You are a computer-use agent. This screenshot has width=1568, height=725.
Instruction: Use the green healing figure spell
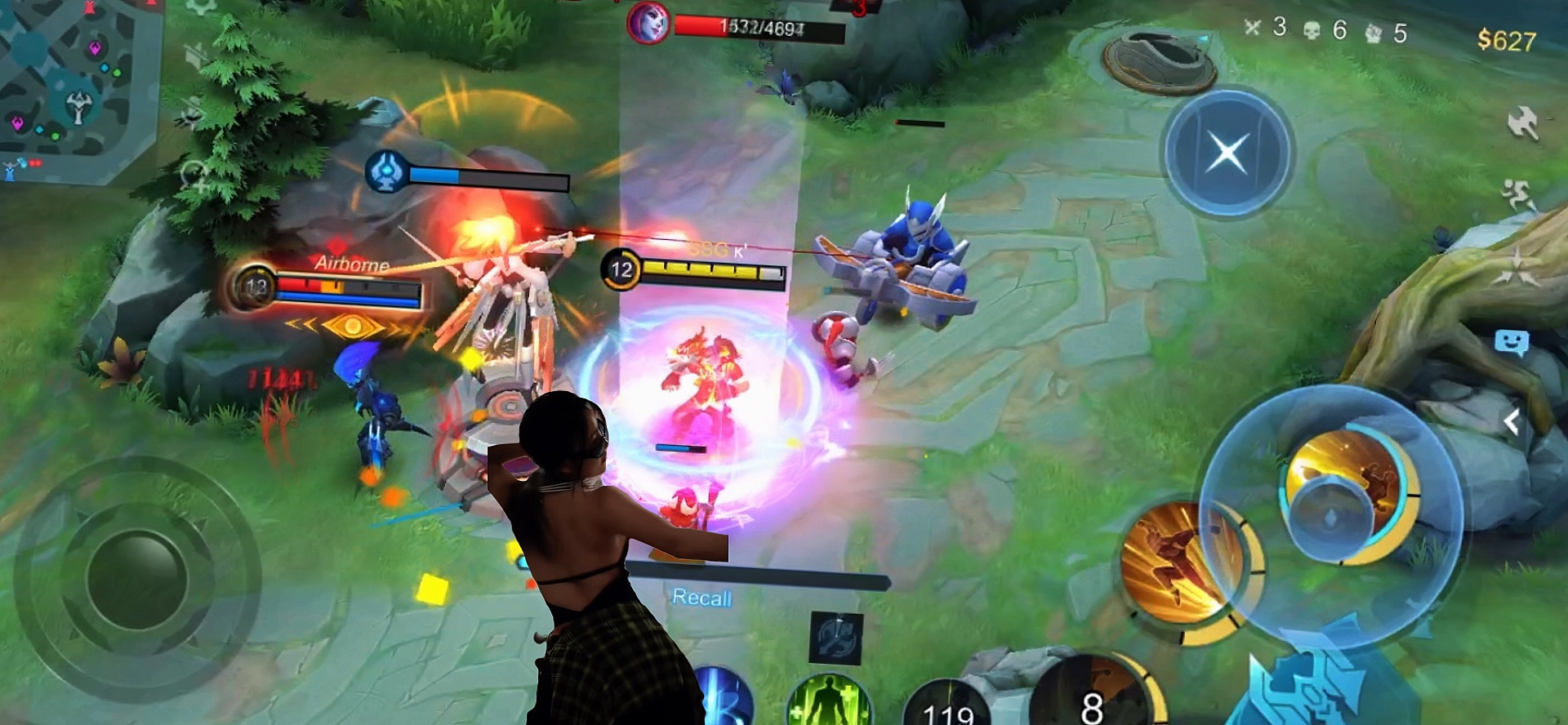click(x=829, y=704)
